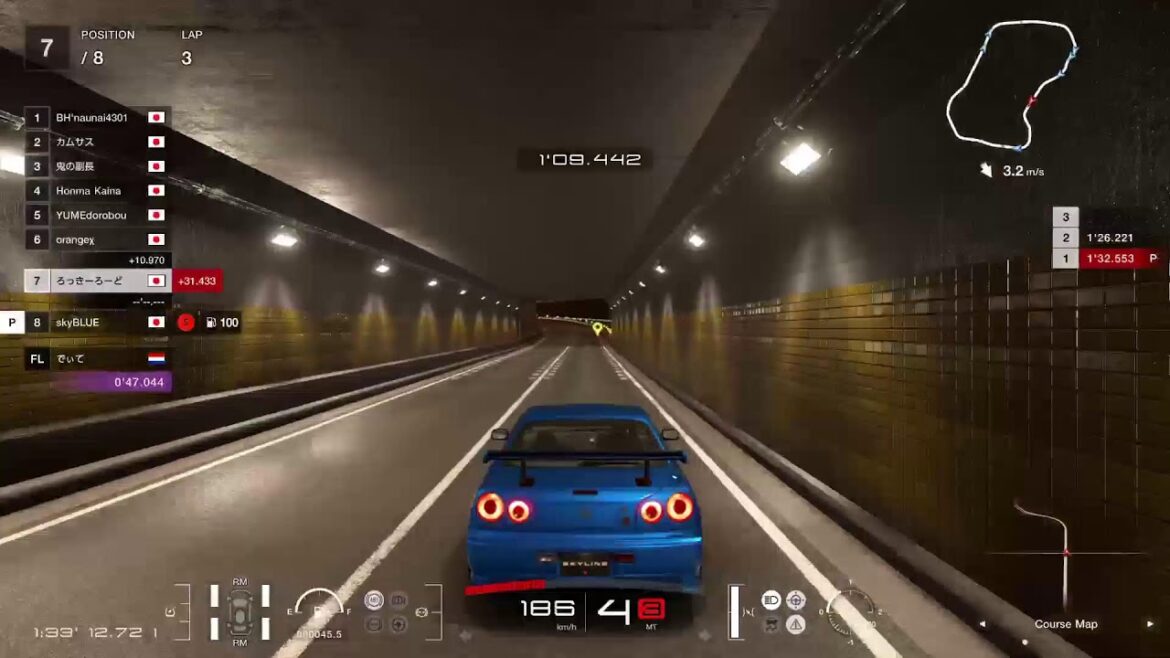The image size is (1170, 658).
Task: Switch to the next MFD page arrow
Action: 1149,624
